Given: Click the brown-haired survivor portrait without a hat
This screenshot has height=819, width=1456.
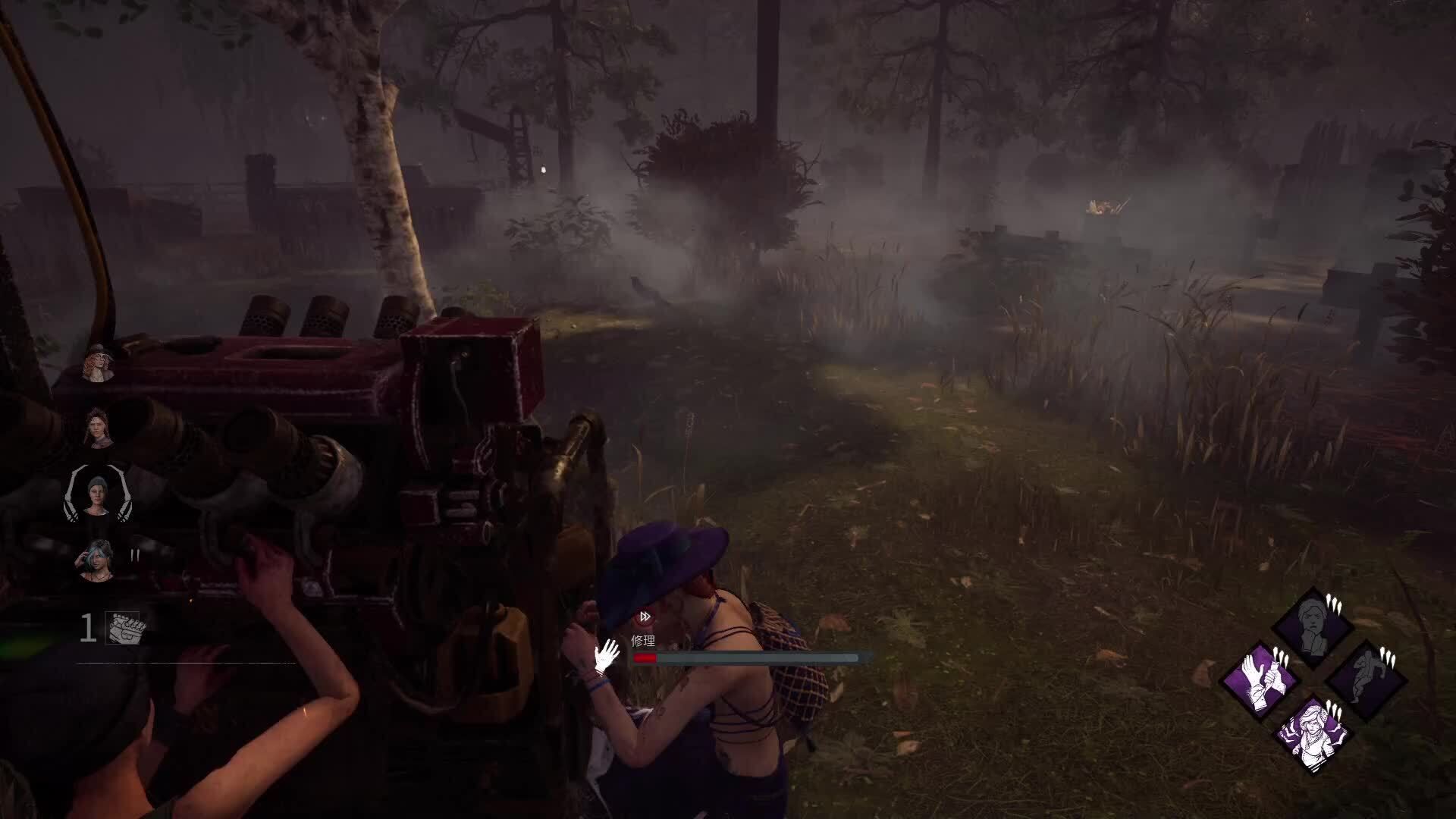Looking at the screenshot, I should point(99,428).
